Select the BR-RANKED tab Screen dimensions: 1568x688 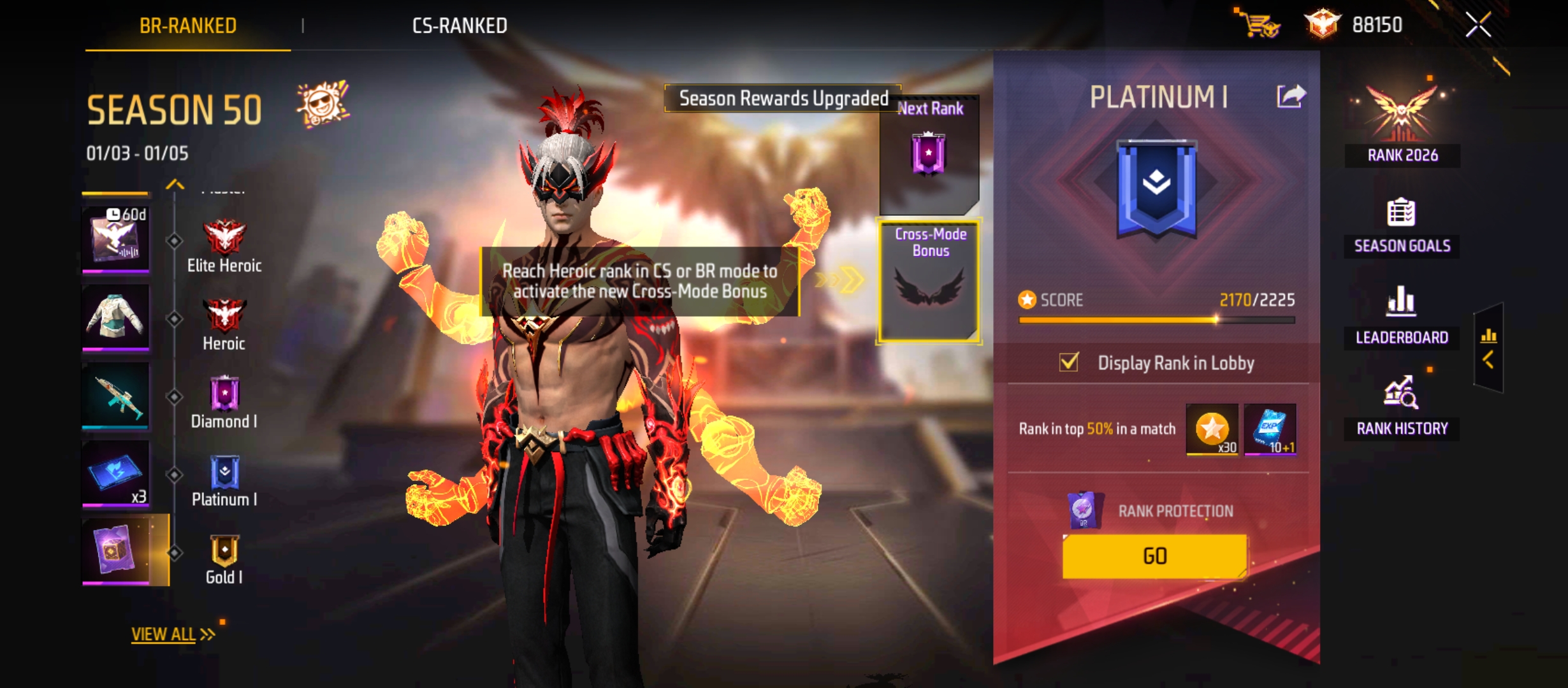[x=188, y=25]
